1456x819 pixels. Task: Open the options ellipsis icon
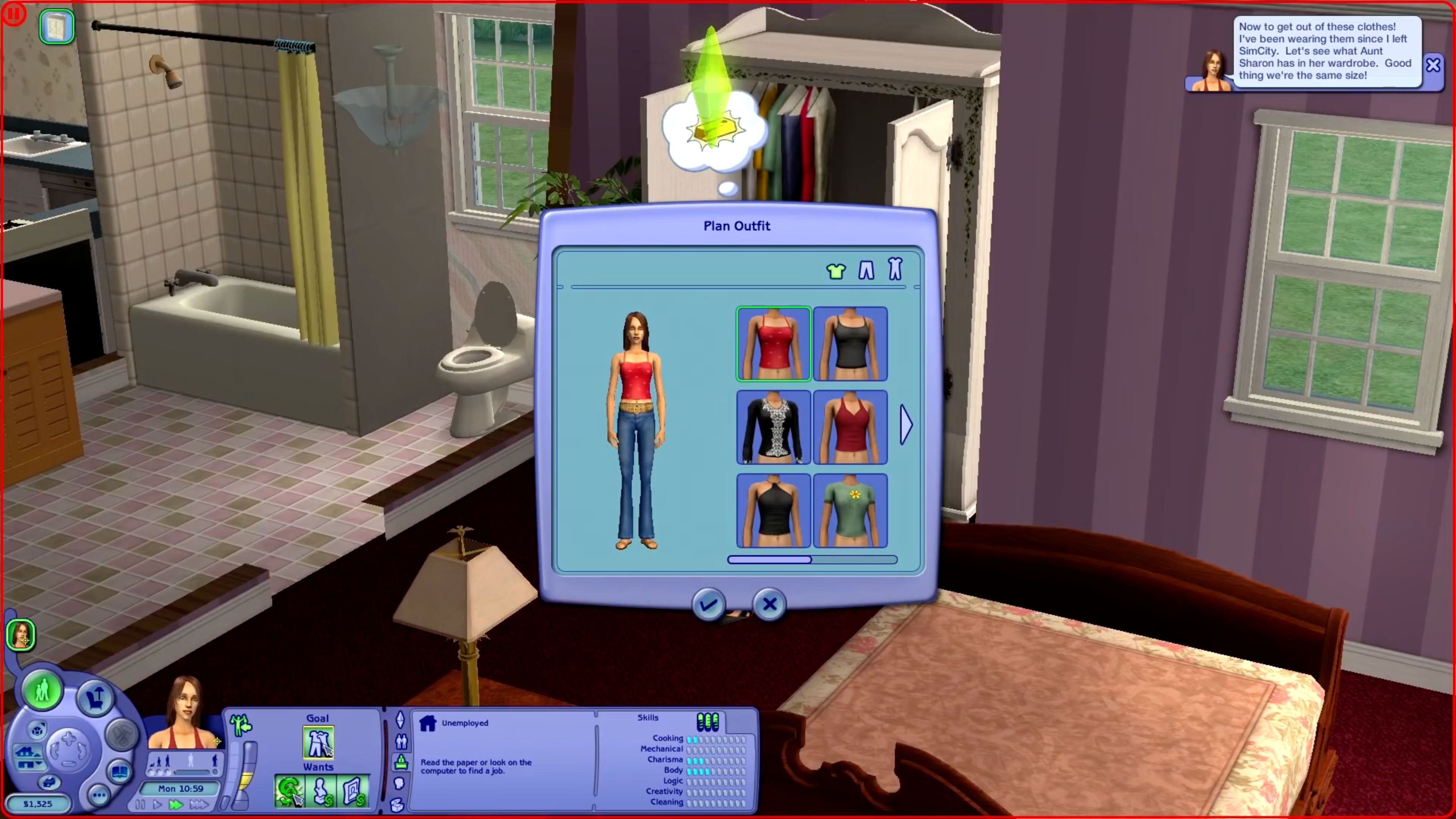pyautogui.click(x=99, y=795)
